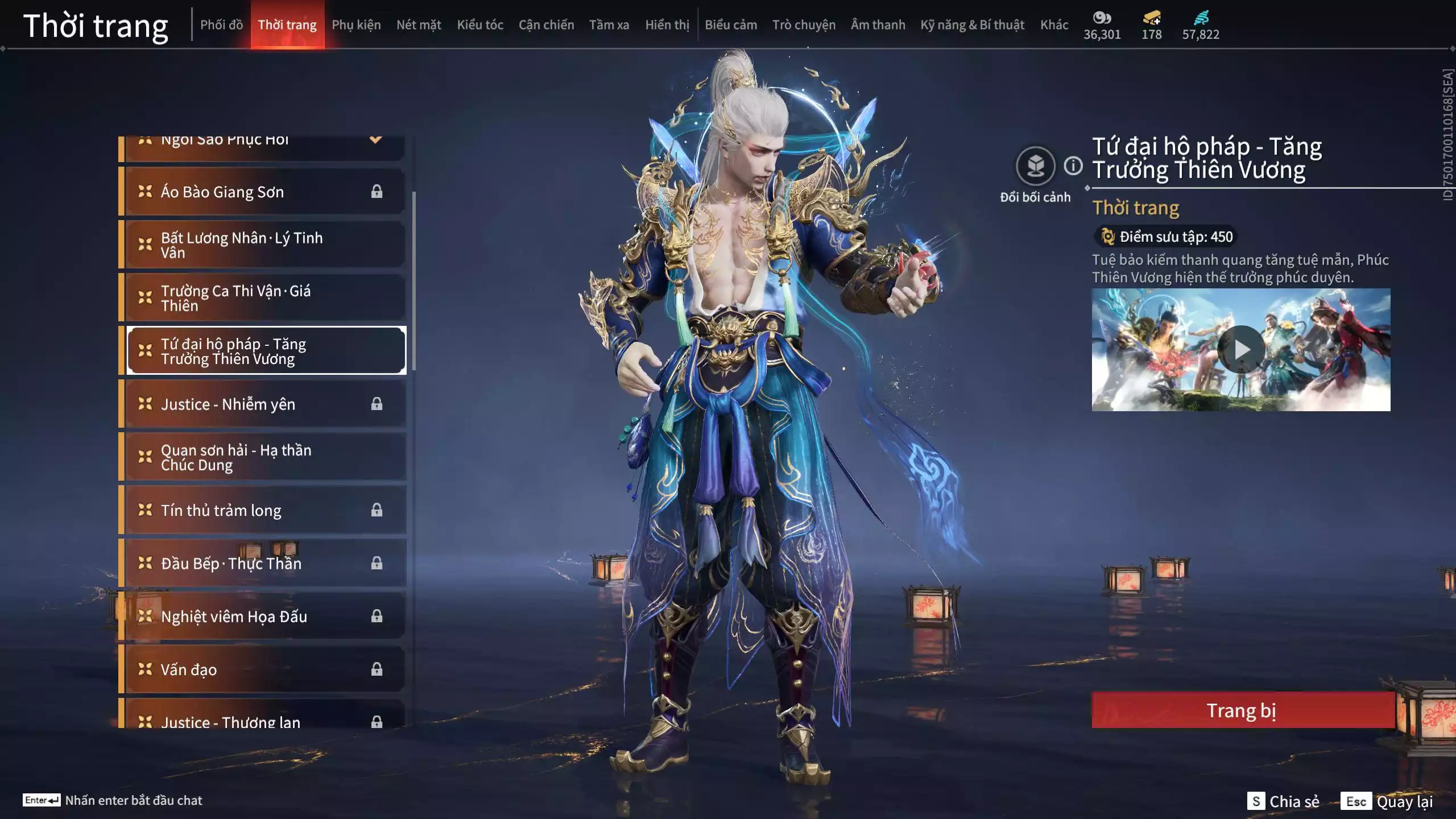Switch to the "Phụ kiện" tab
Image resolution: width=1456 pixels, height=819 pixels.
pos(357,24)
